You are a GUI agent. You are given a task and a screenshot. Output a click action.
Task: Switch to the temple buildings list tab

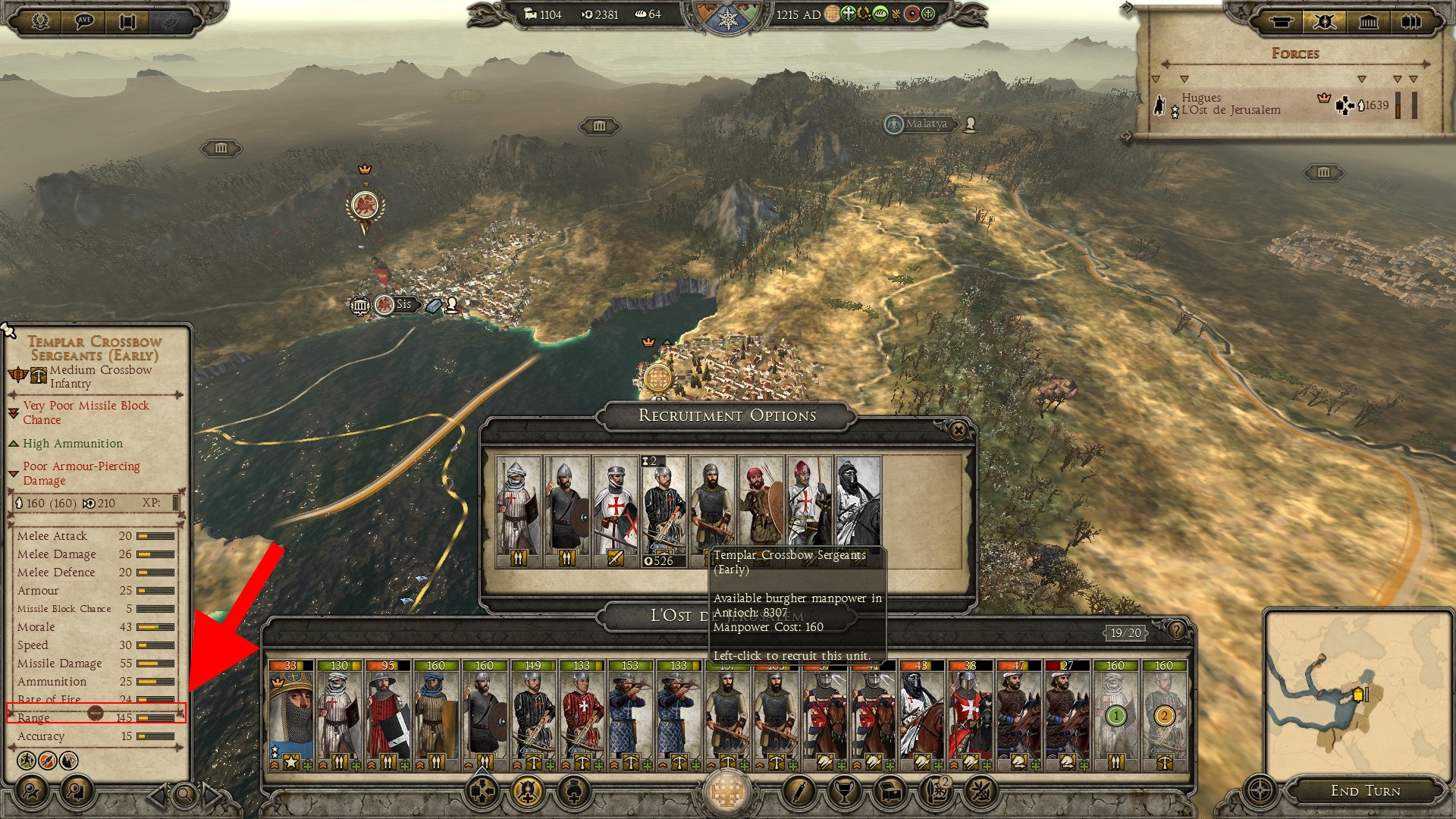click(1368, 21)
